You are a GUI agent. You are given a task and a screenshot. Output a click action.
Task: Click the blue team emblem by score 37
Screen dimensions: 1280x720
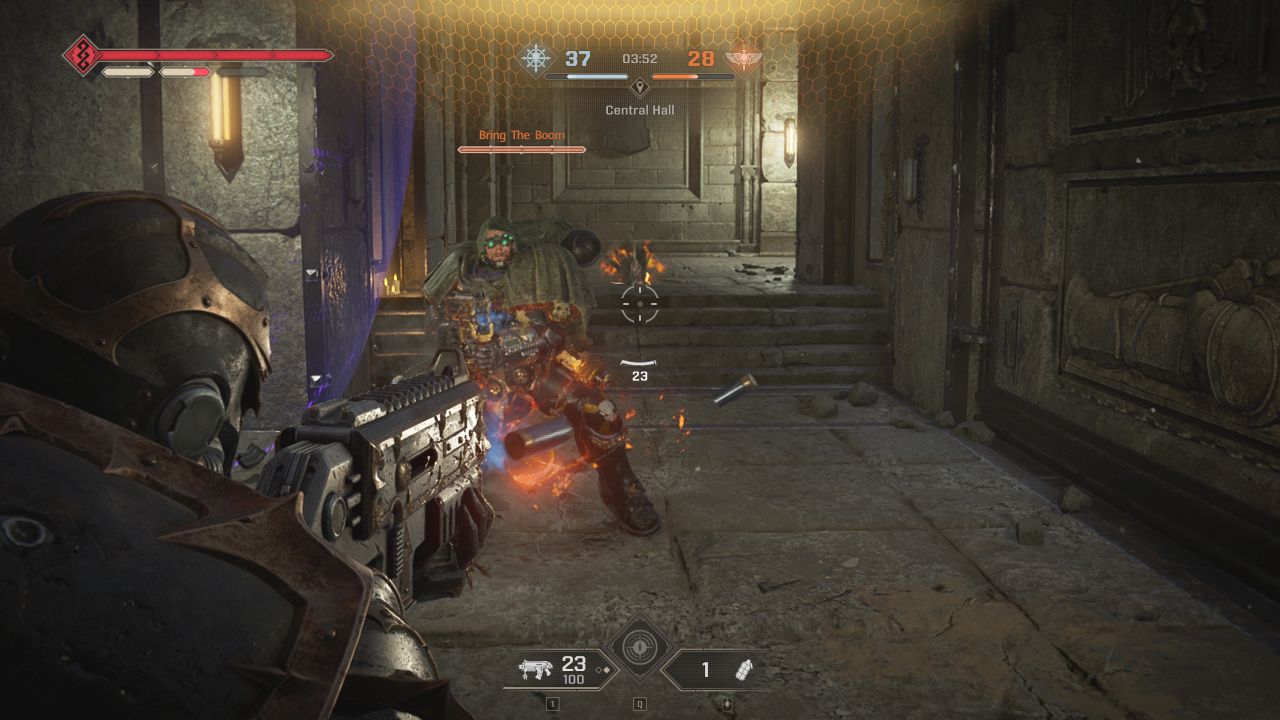click(536, 58)
